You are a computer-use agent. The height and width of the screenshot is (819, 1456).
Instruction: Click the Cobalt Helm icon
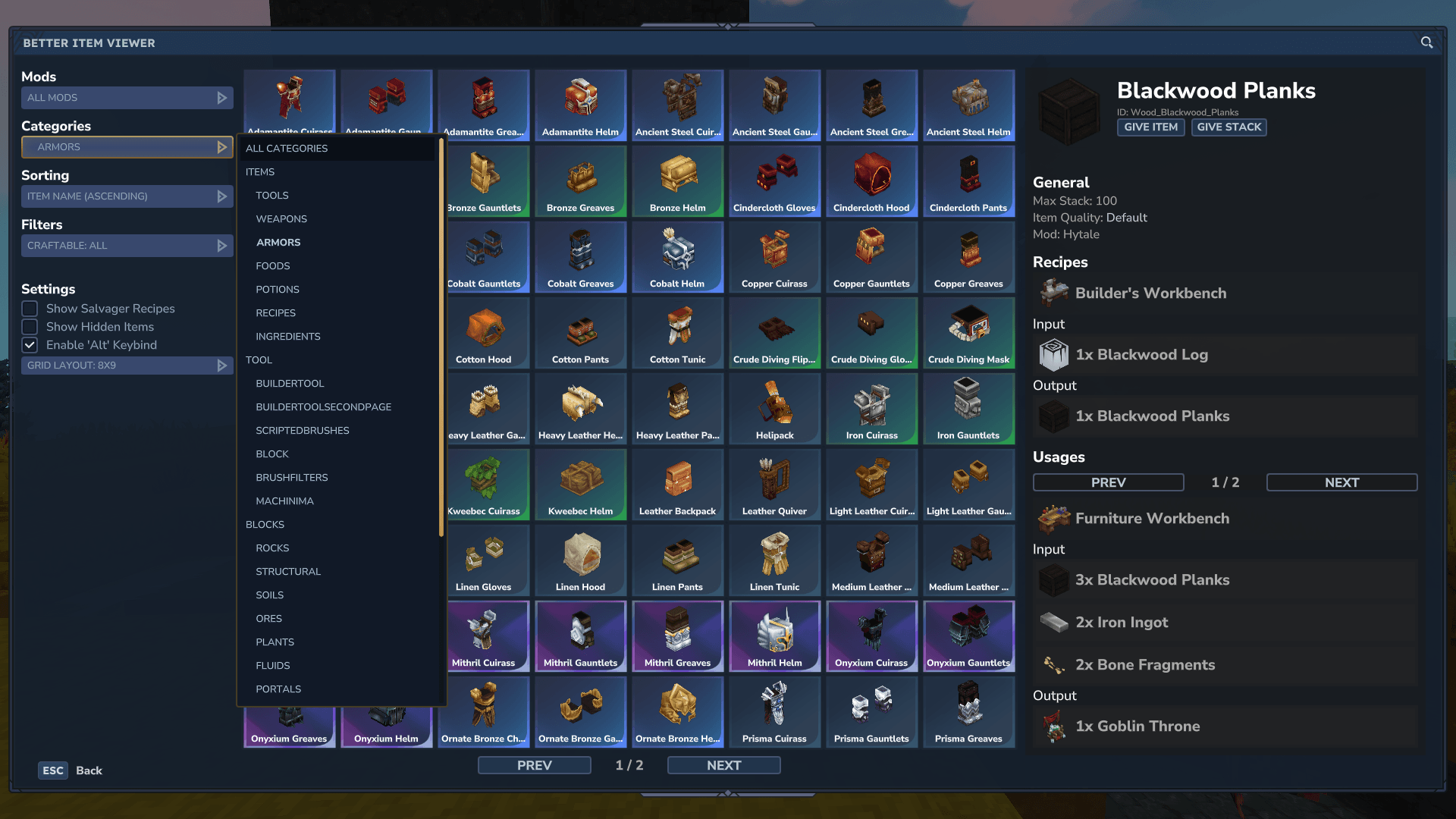tap(677, 254)
